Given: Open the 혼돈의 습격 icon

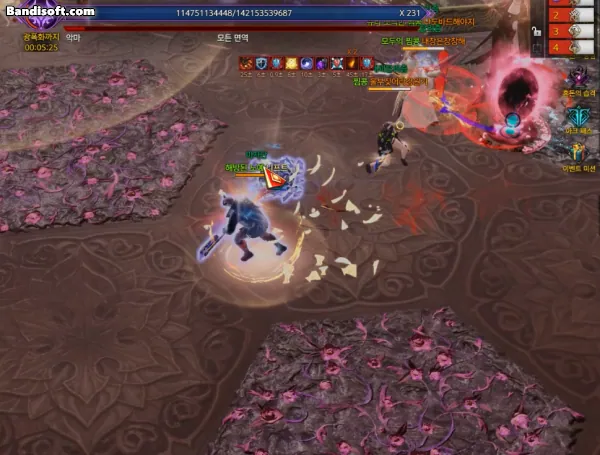Looking at the screenshot, I should 577,78.
